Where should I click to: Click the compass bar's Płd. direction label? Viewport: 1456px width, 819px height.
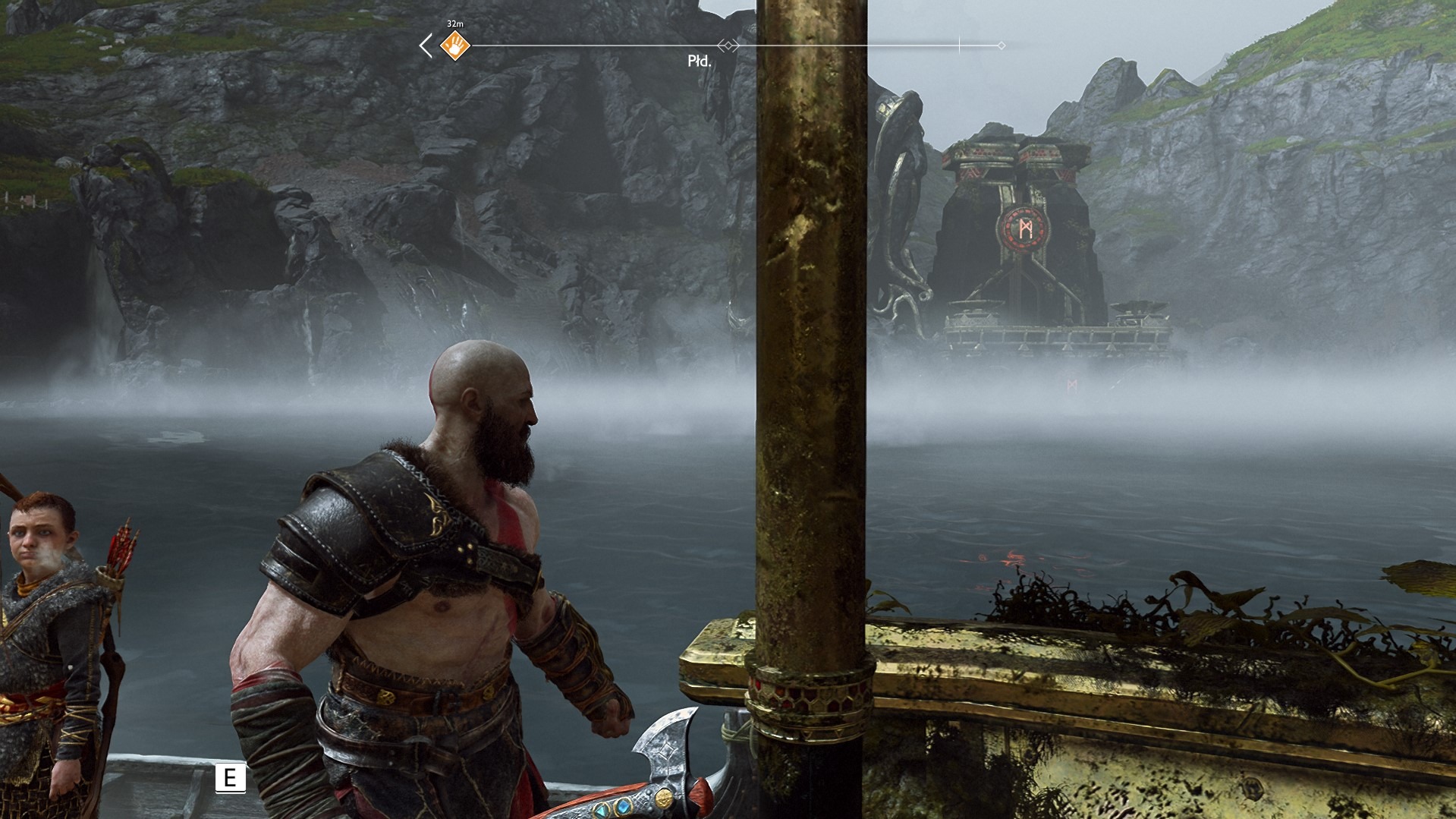(699, 61)
